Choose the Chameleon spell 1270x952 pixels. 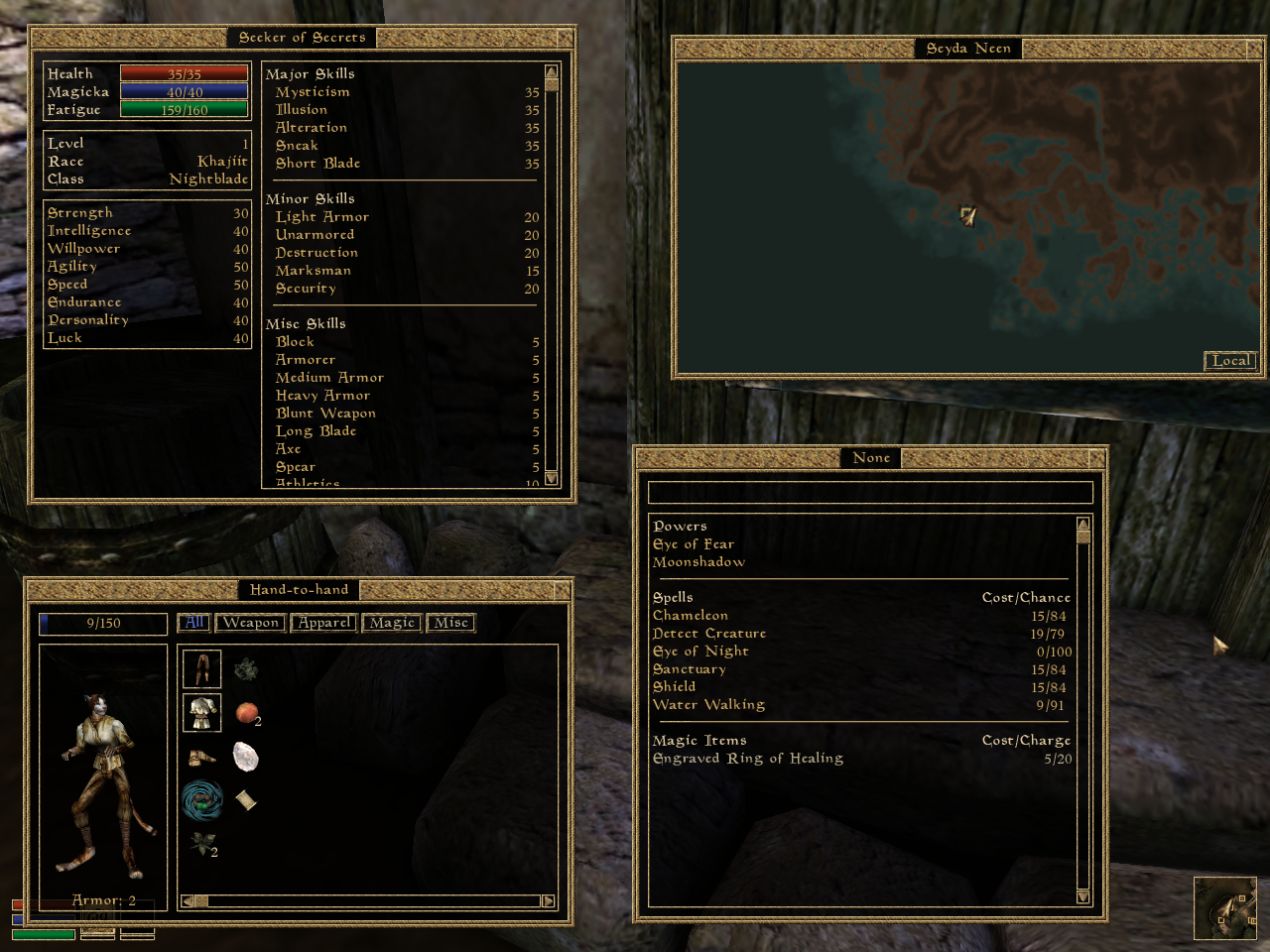[x=691, y=616]
